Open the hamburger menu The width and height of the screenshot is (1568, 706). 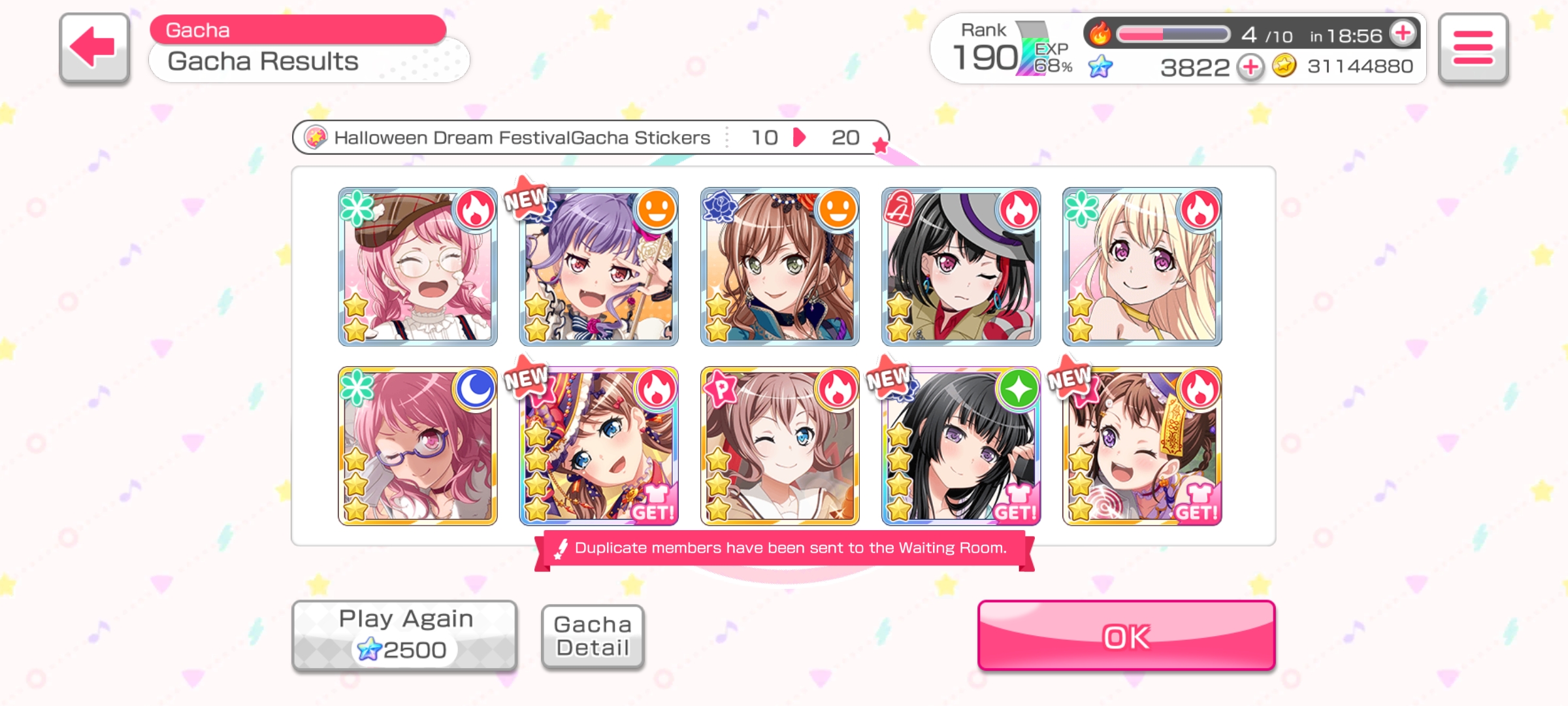click(x=1473, y=48)
